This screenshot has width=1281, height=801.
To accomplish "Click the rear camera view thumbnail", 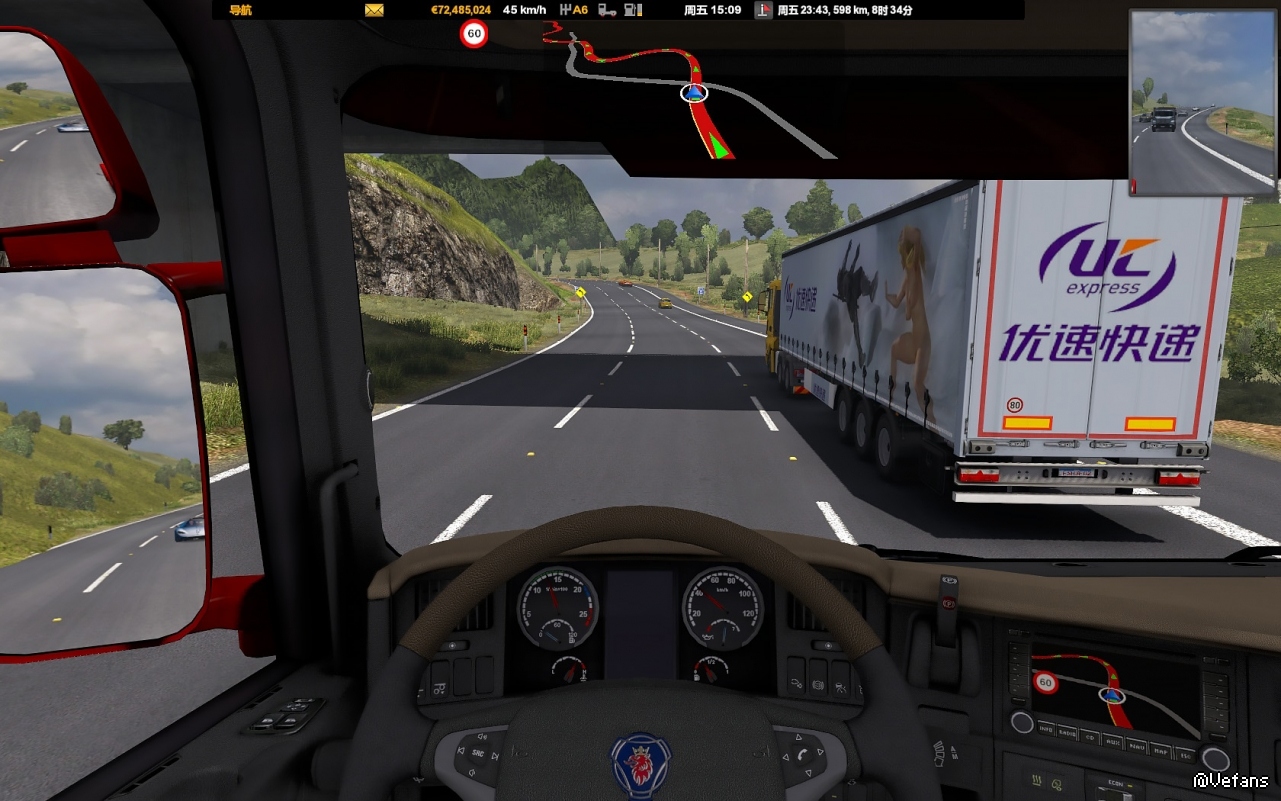I will point(1204,103).
